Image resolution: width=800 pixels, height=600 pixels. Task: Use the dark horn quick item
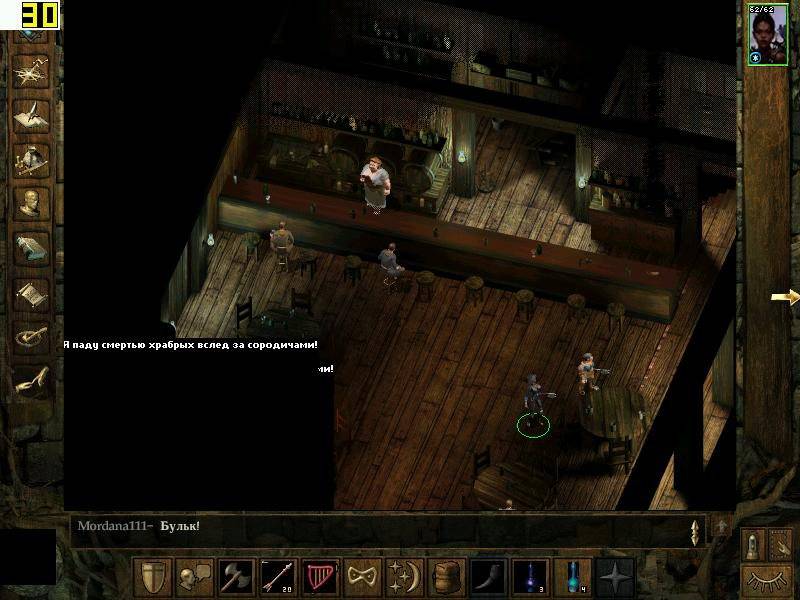489,577
